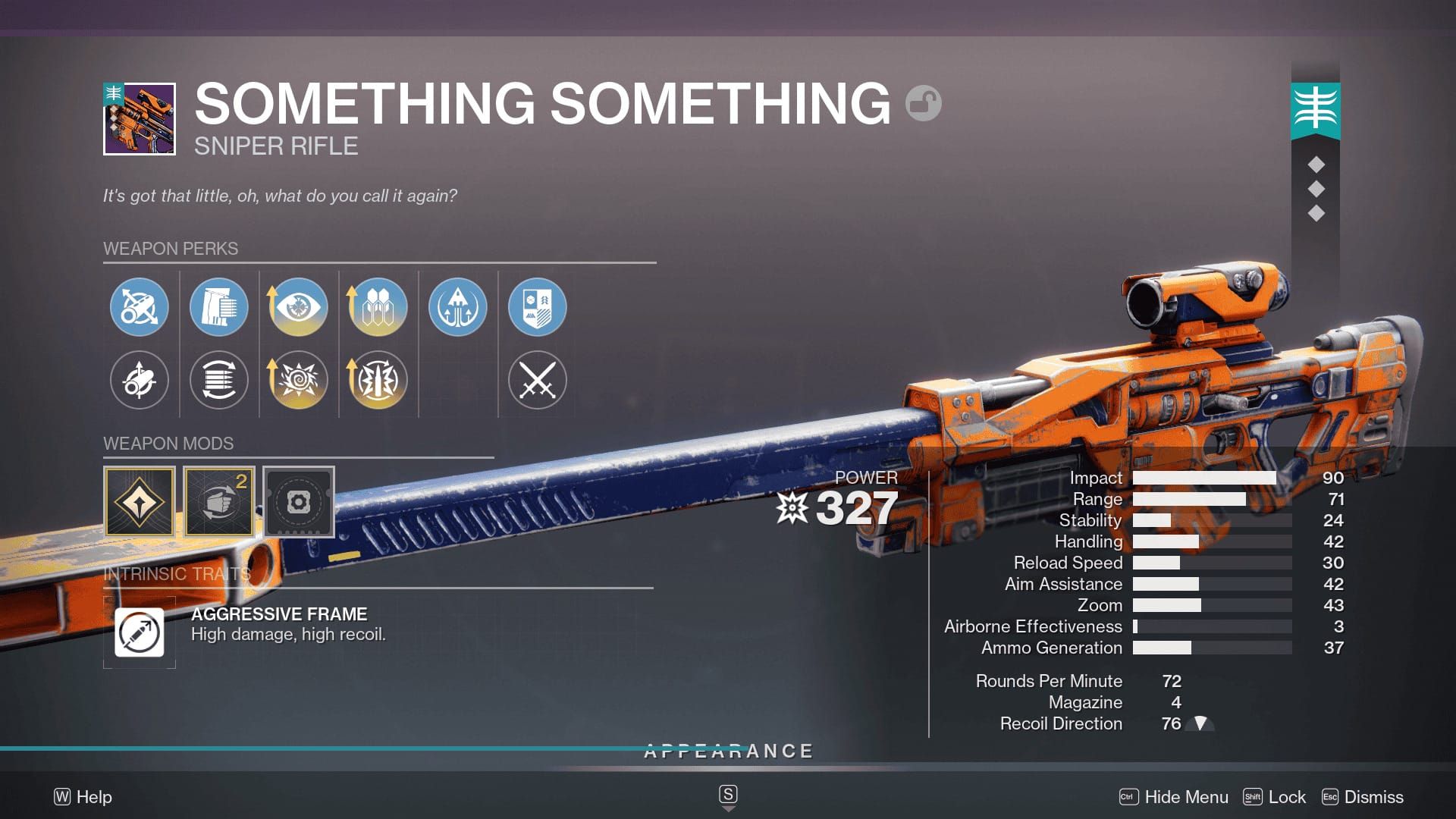Pick the enhanced spiral sunburst perk
The width and height of the screenshot is (1456, 819).
coord(298,380)
